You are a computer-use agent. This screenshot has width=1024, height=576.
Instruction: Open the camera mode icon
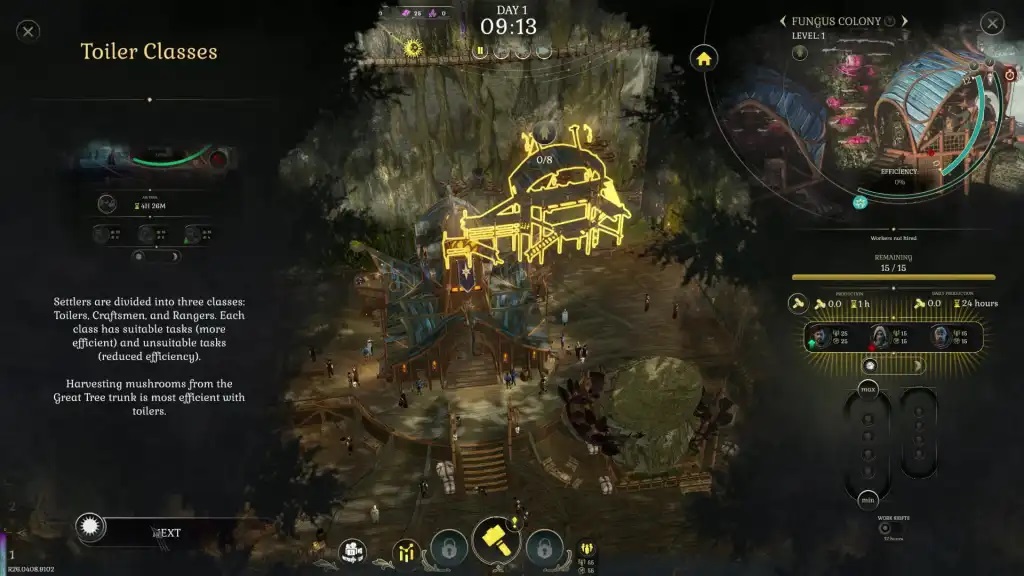352,551
